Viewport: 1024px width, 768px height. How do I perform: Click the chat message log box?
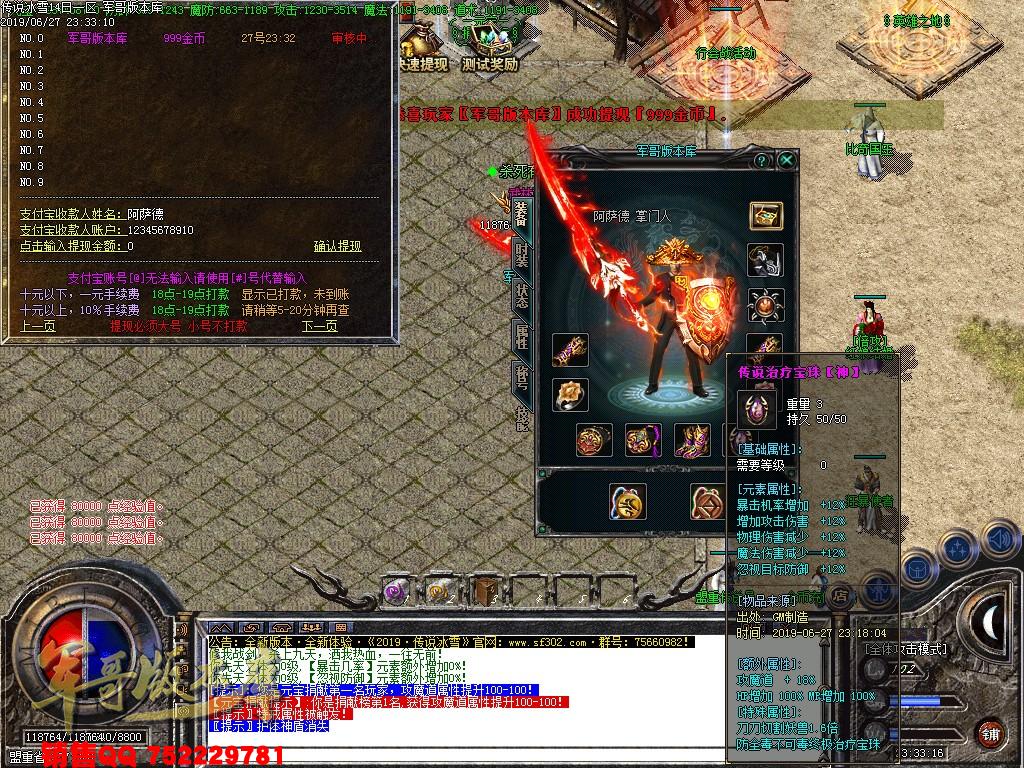(460, 690)
